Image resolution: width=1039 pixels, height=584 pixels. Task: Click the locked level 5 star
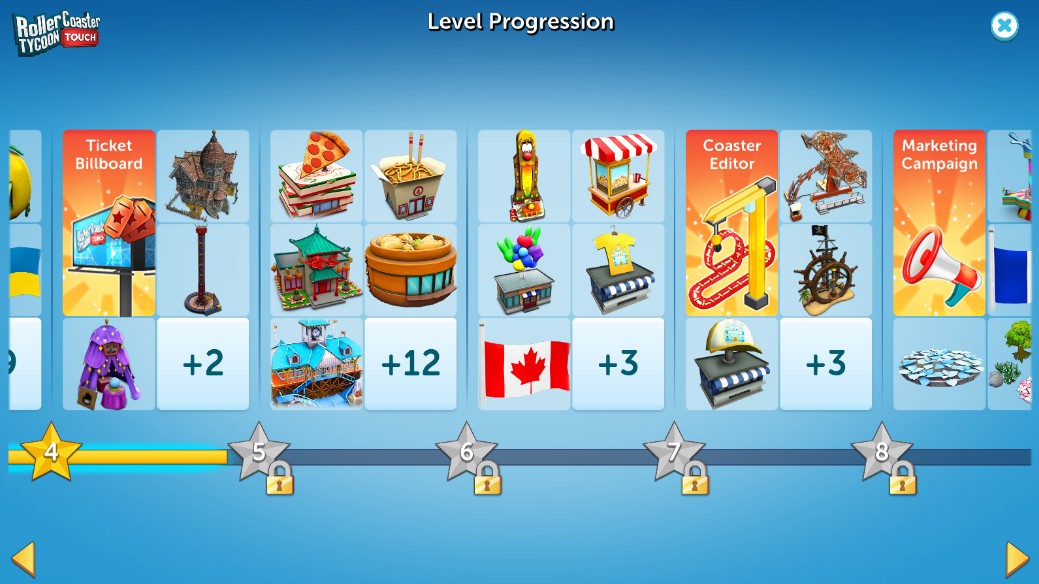point(259,453)
